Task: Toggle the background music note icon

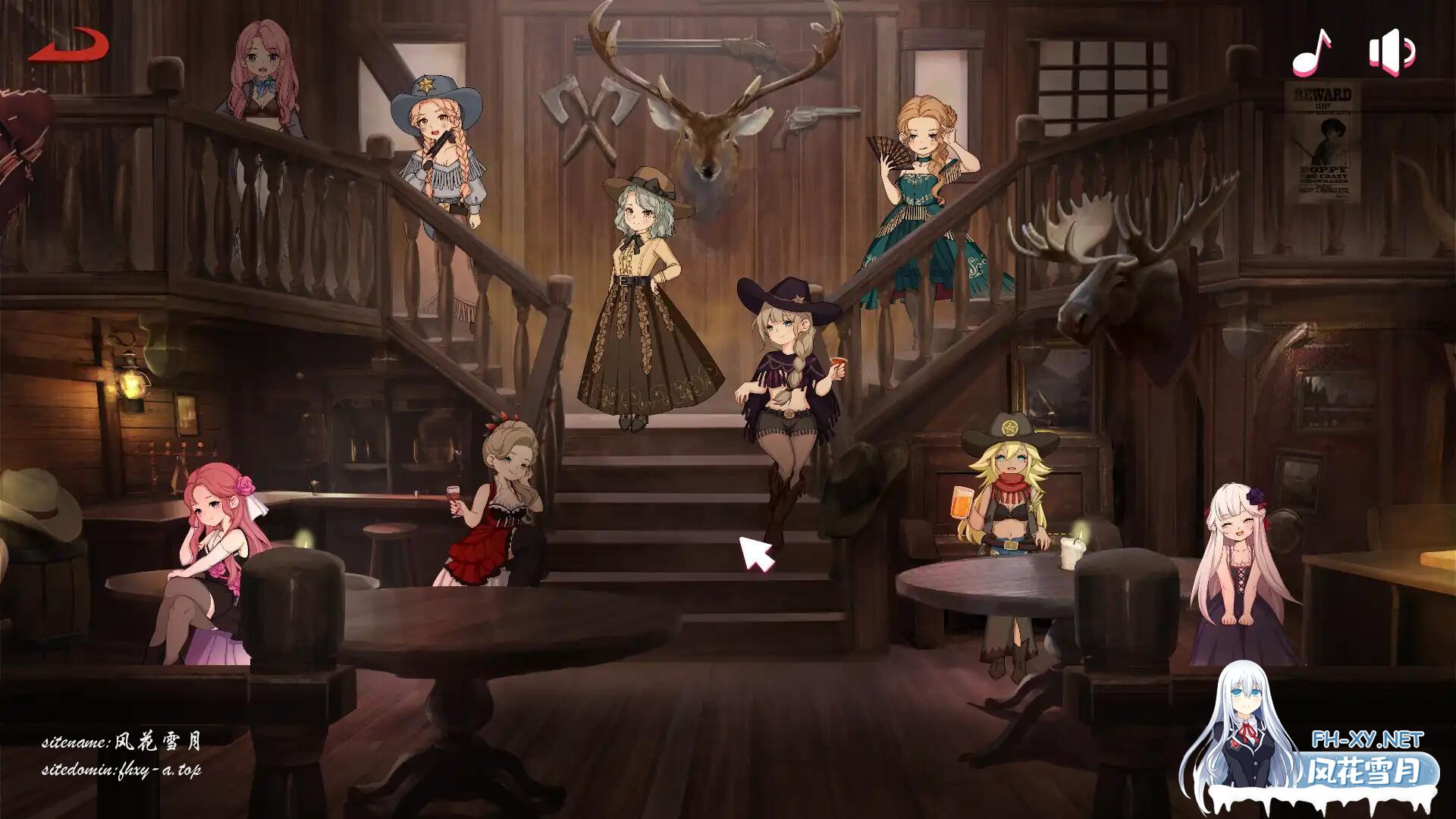Action: [1313, 52]
